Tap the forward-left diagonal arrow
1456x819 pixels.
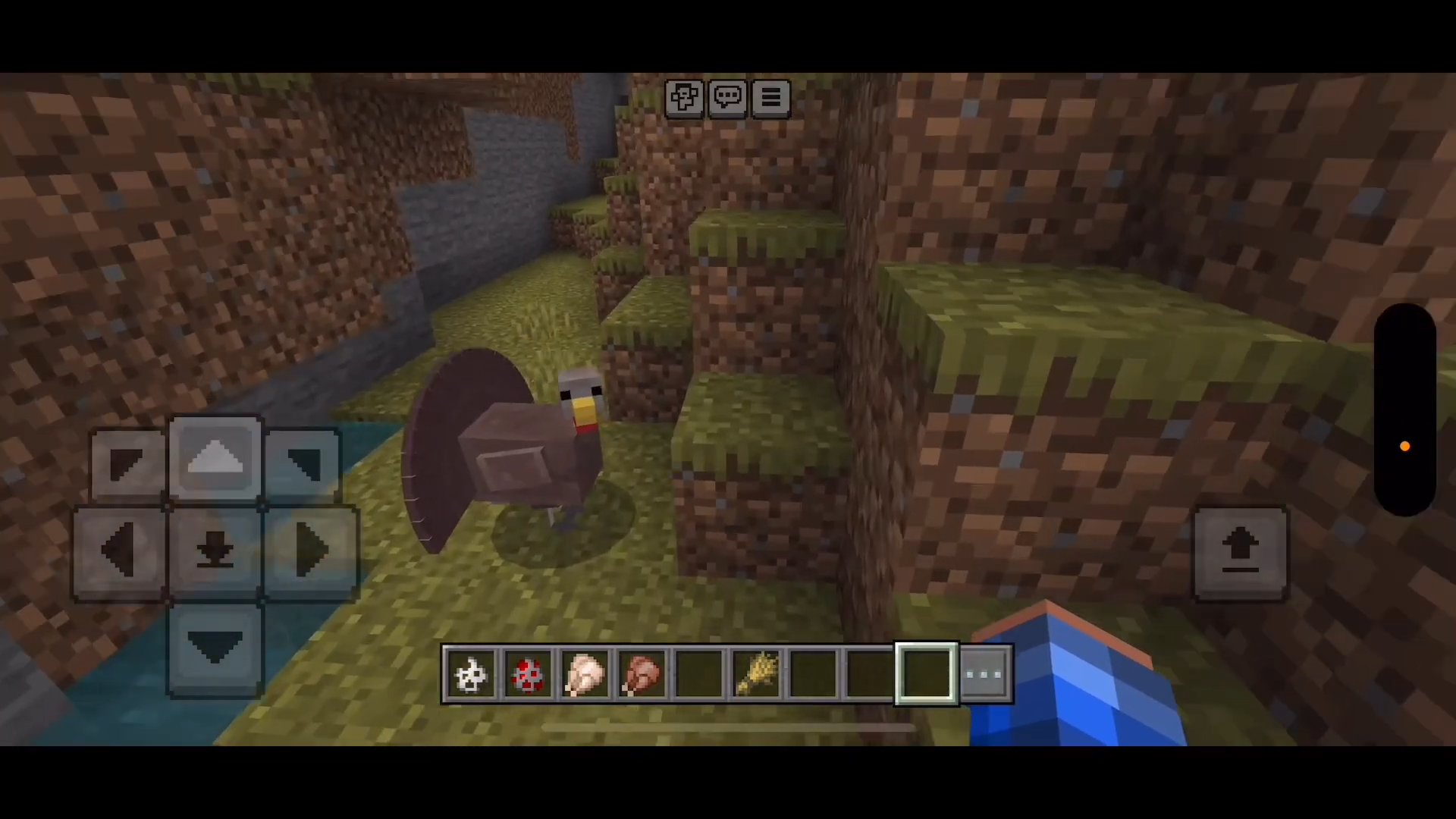pos(127,464)
